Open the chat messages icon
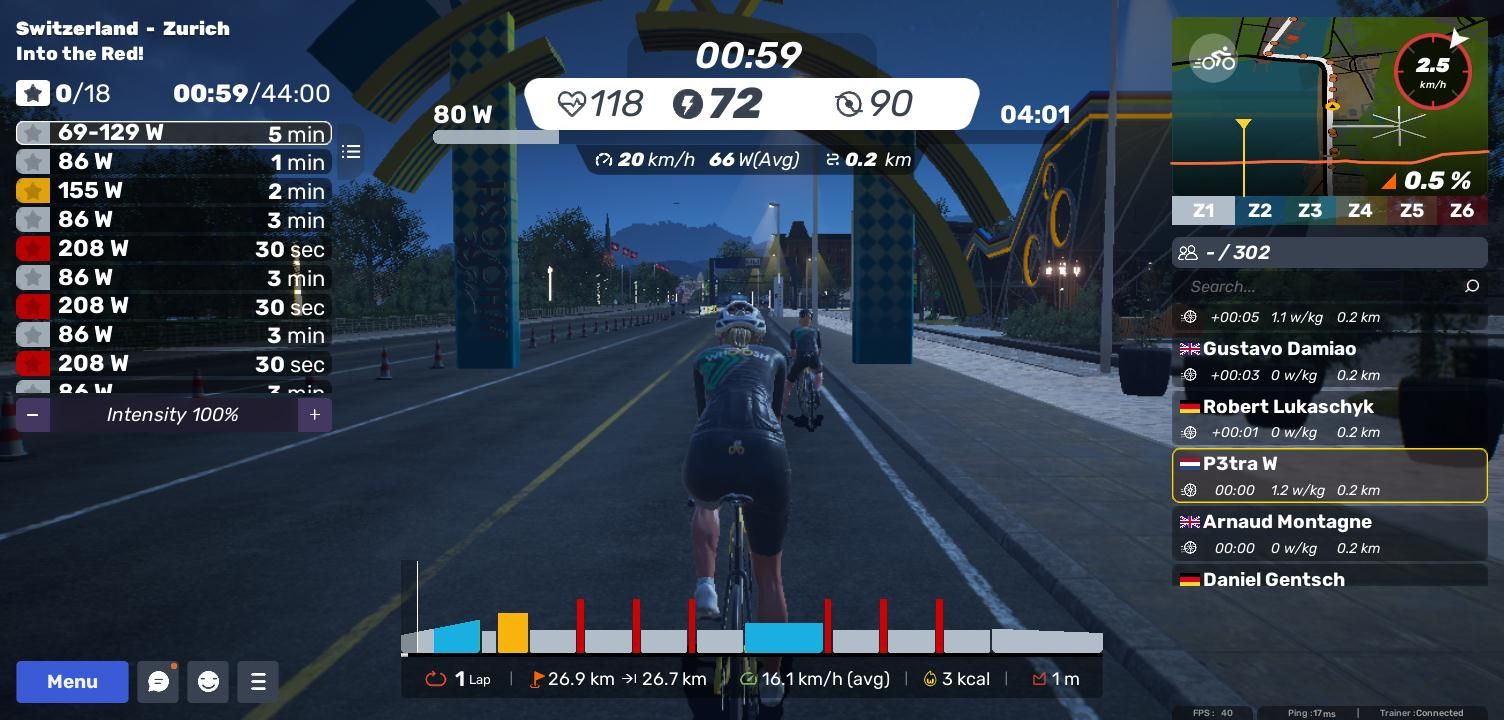1504x720 pixels. [x=158, y=681]
